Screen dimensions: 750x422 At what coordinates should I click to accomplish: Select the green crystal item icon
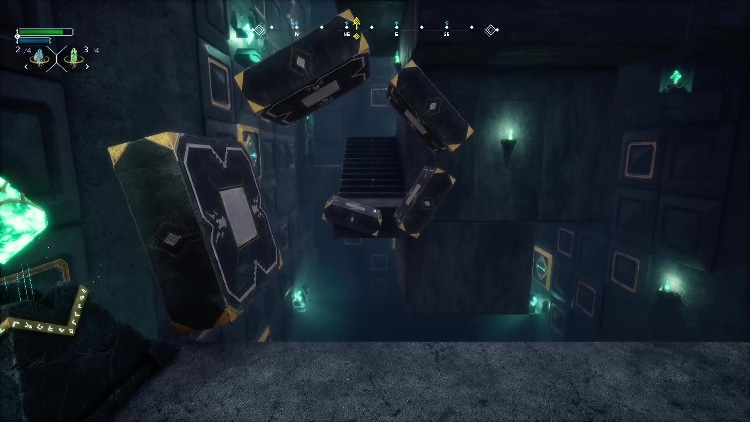(x=72, y=58)
